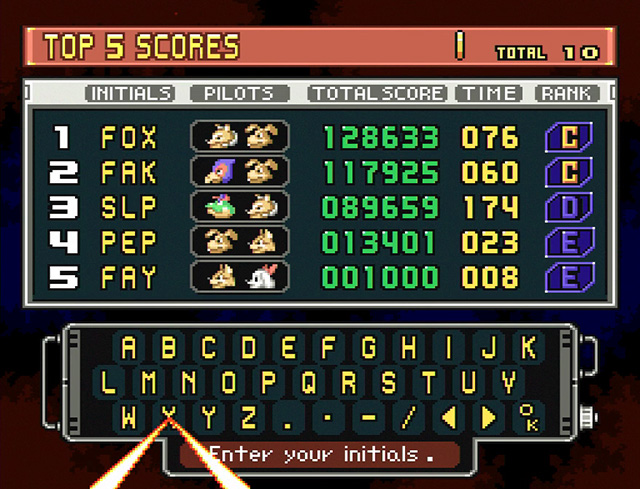Screen dimensions: 640x489
Task: Move cursor forward with right arrow key
Action: click(488, 416)
